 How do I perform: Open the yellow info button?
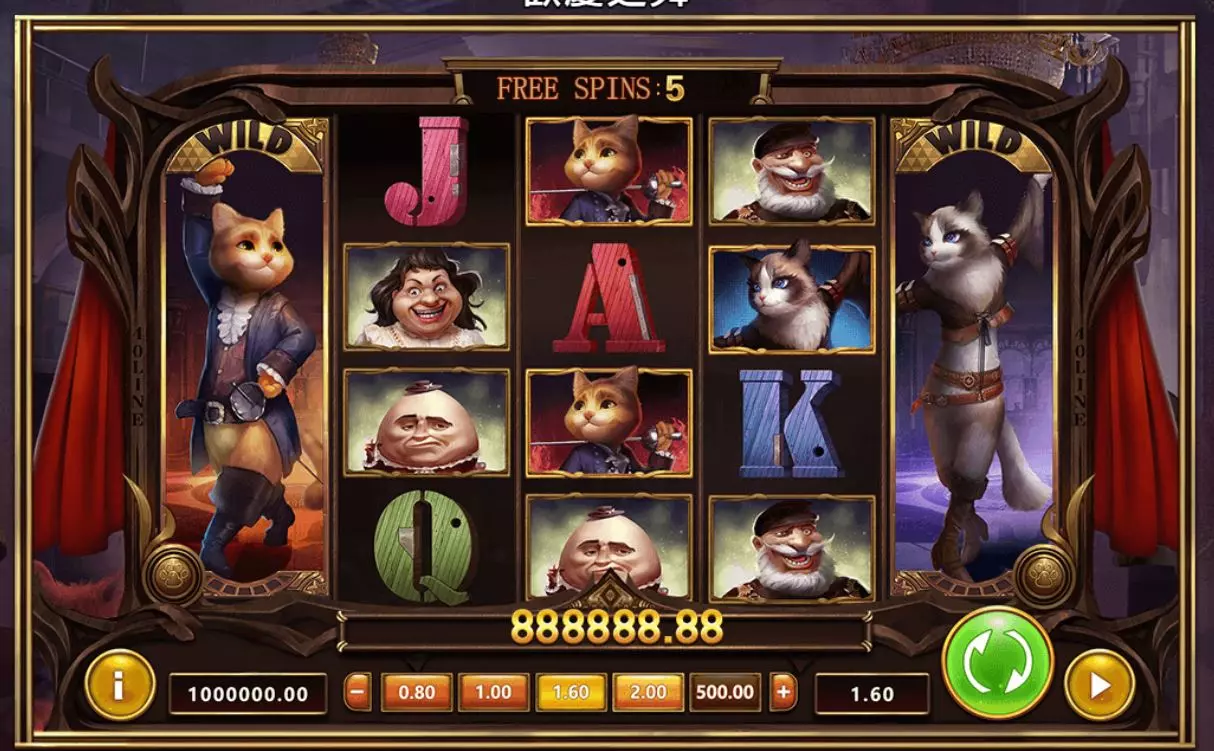120,685
